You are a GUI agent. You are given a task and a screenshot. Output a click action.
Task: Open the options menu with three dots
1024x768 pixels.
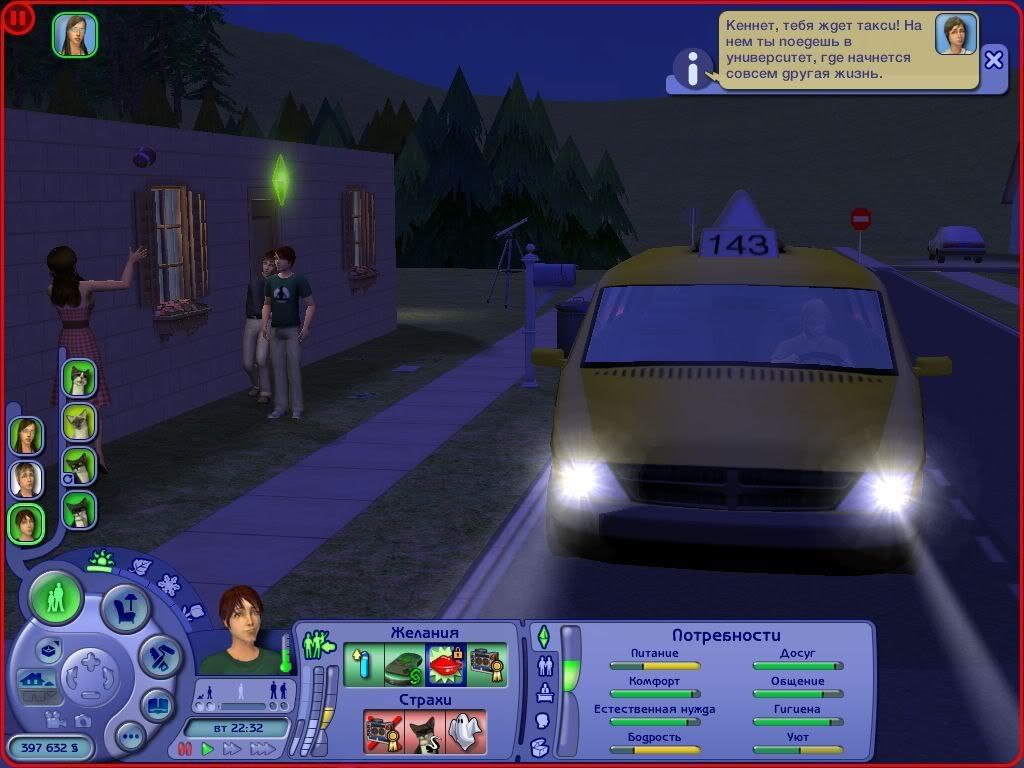[130, 737]
